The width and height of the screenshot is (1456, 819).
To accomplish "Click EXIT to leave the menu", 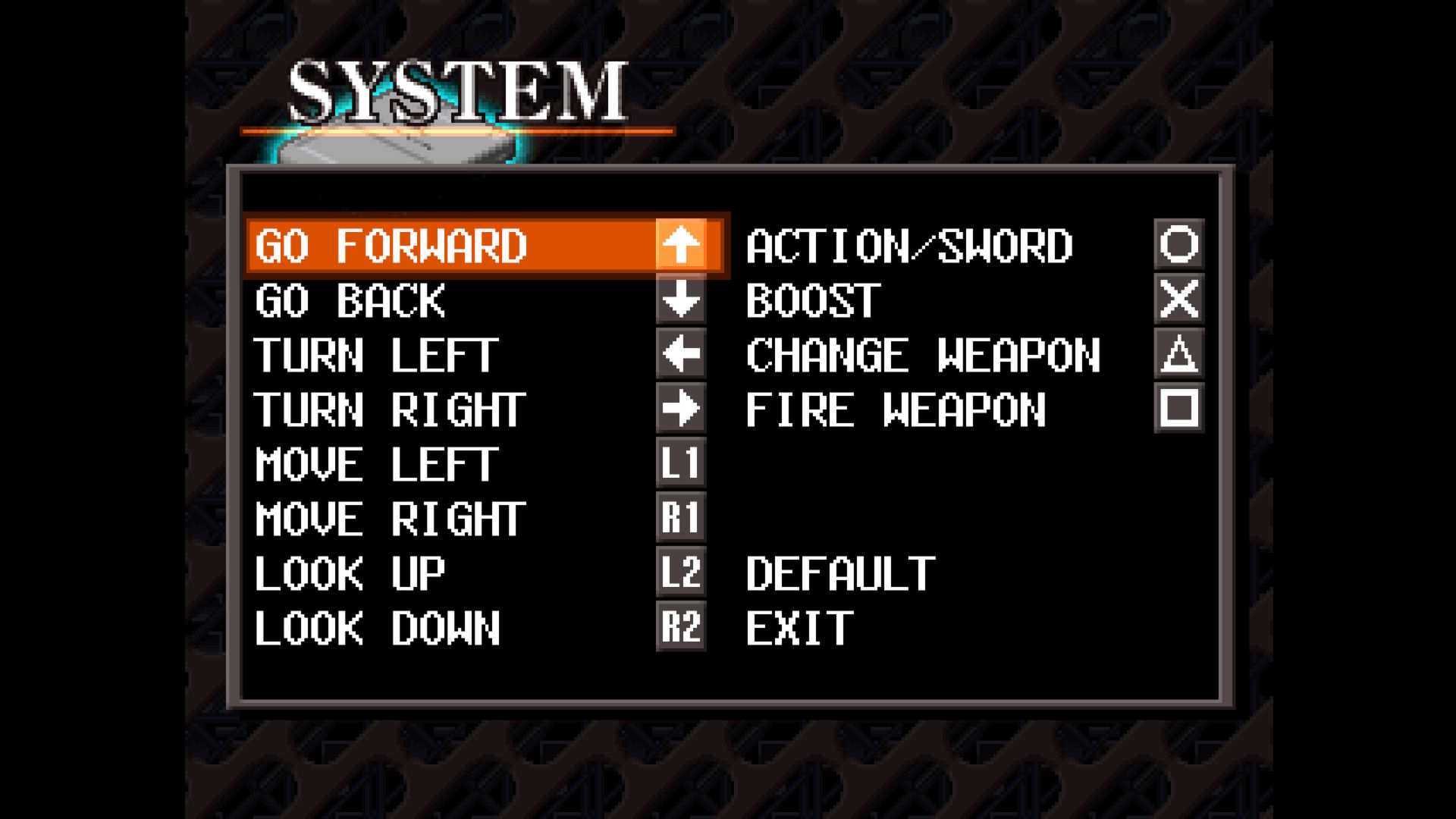I will (796, 626).
